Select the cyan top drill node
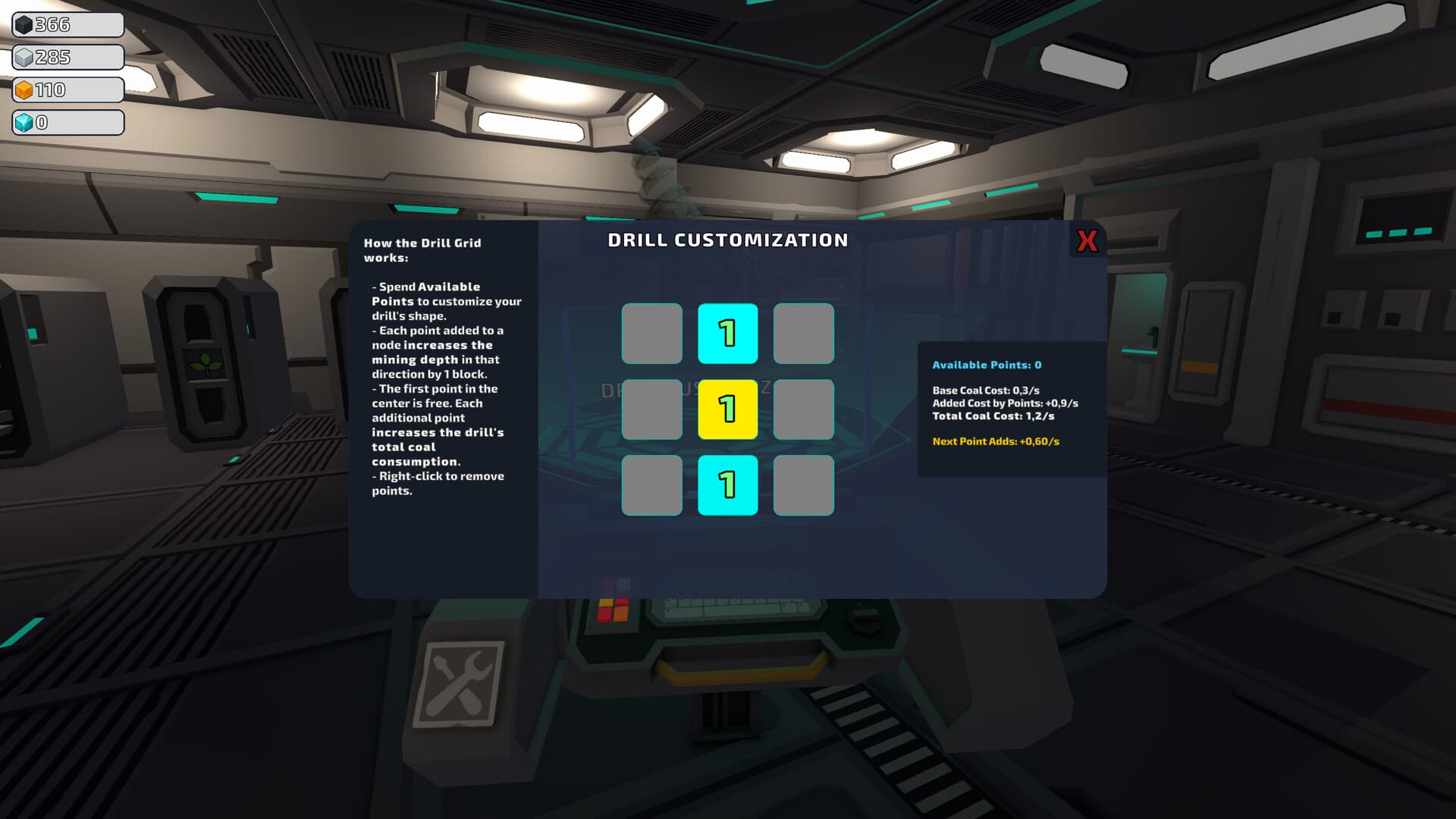Viewport: 1456px width, 819px height. [727, 334]
